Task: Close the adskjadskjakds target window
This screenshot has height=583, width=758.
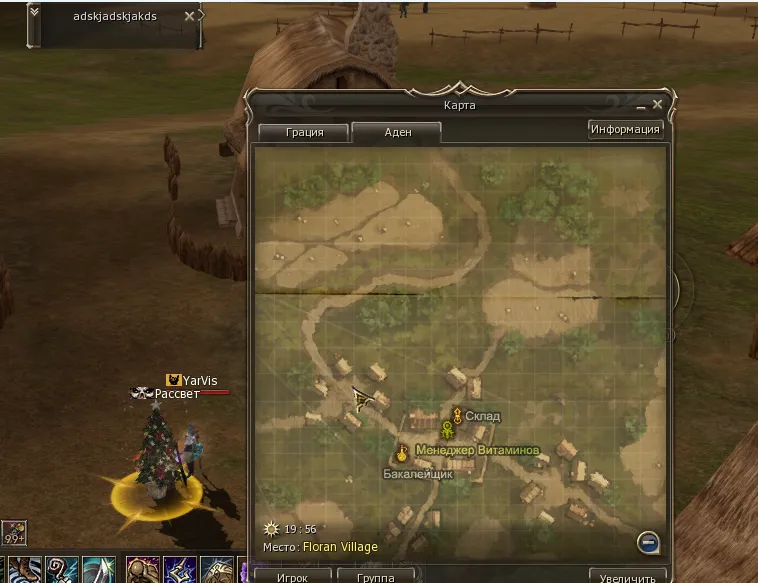Action: [x=189, y=17]
